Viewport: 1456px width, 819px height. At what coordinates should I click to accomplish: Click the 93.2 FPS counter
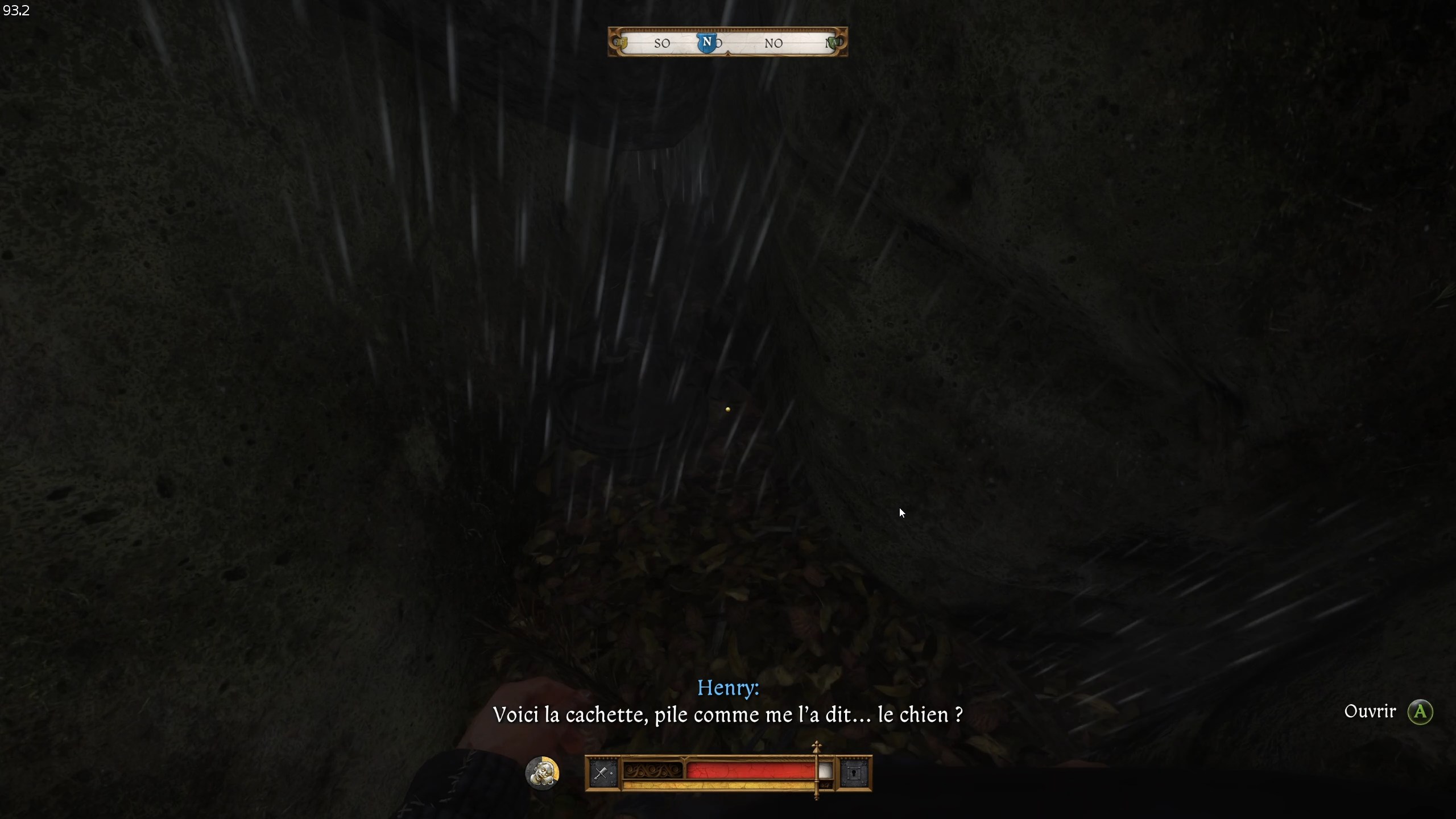click(x=16, y=10)
